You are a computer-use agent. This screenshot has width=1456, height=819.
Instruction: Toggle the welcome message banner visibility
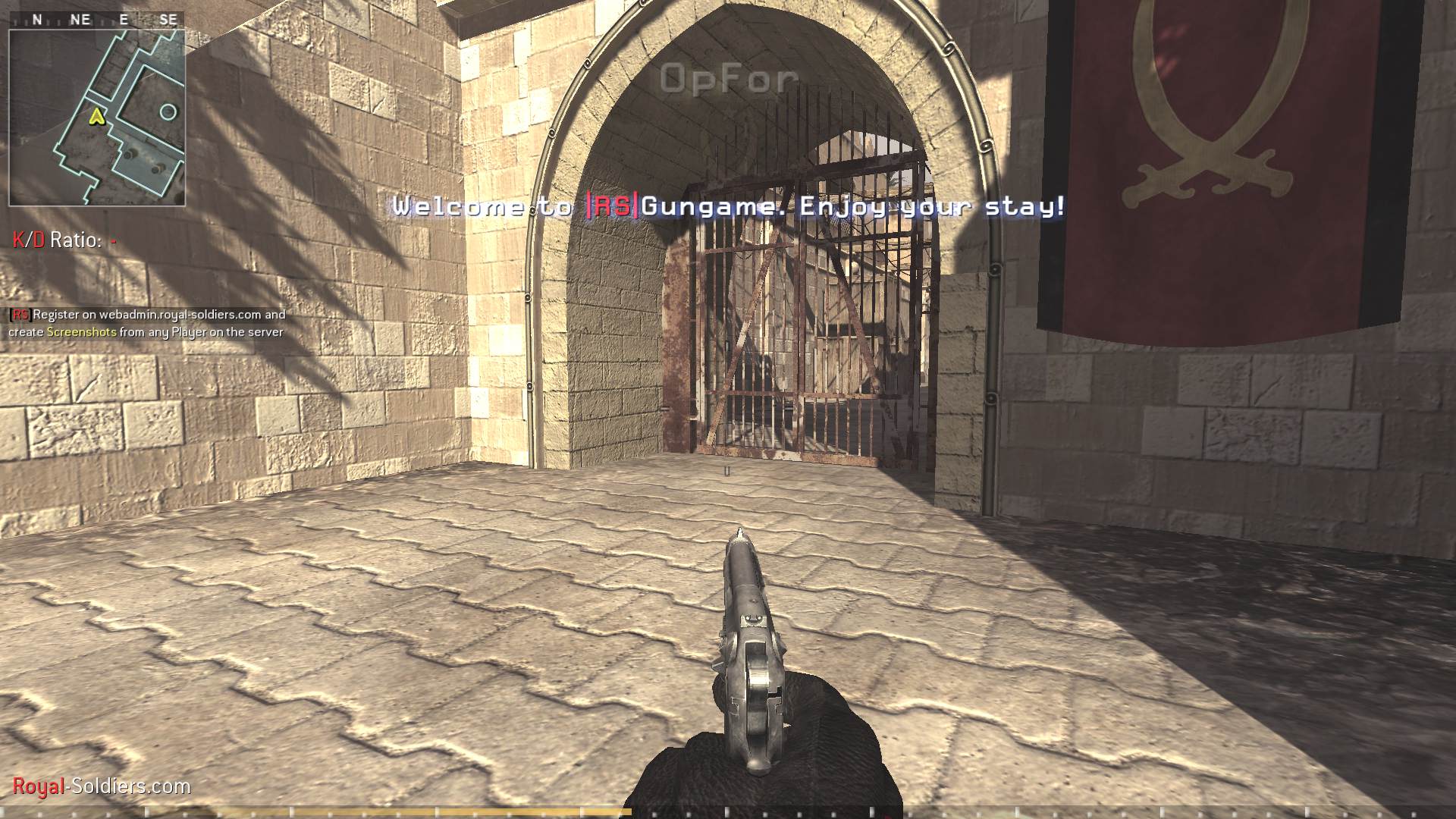[728, 207]
